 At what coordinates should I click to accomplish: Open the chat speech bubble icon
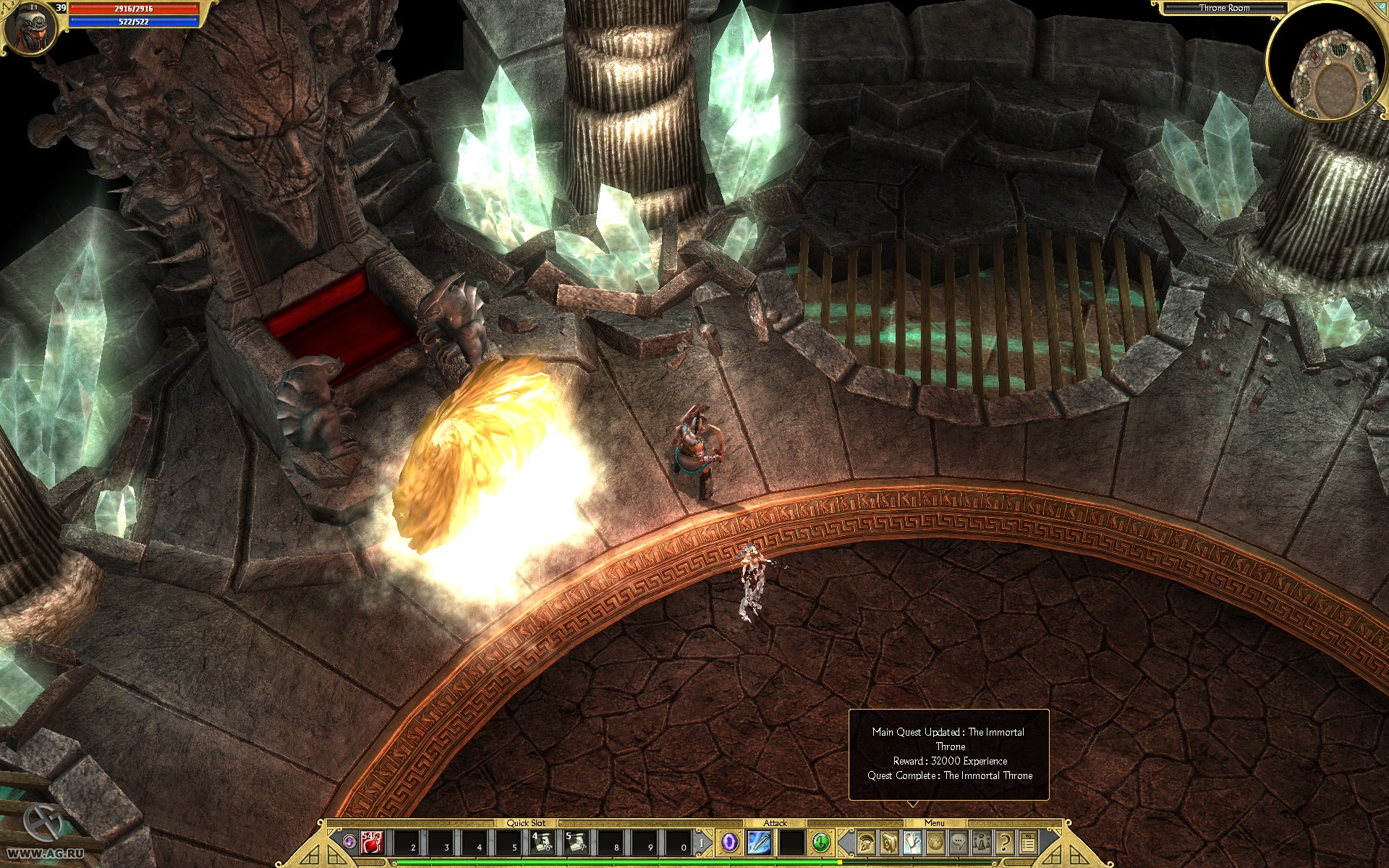[x=959, y=843]
